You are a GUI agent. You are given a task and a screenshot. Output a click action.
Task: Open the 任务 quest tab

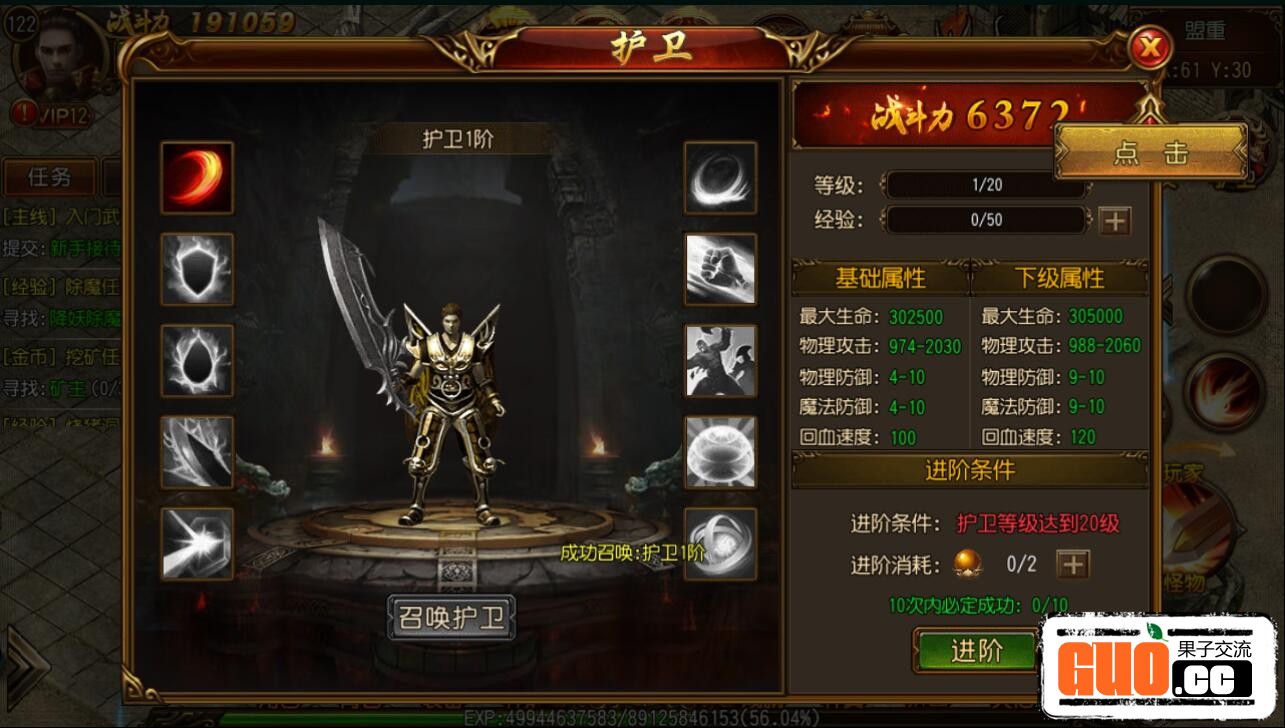click(49, 178)
